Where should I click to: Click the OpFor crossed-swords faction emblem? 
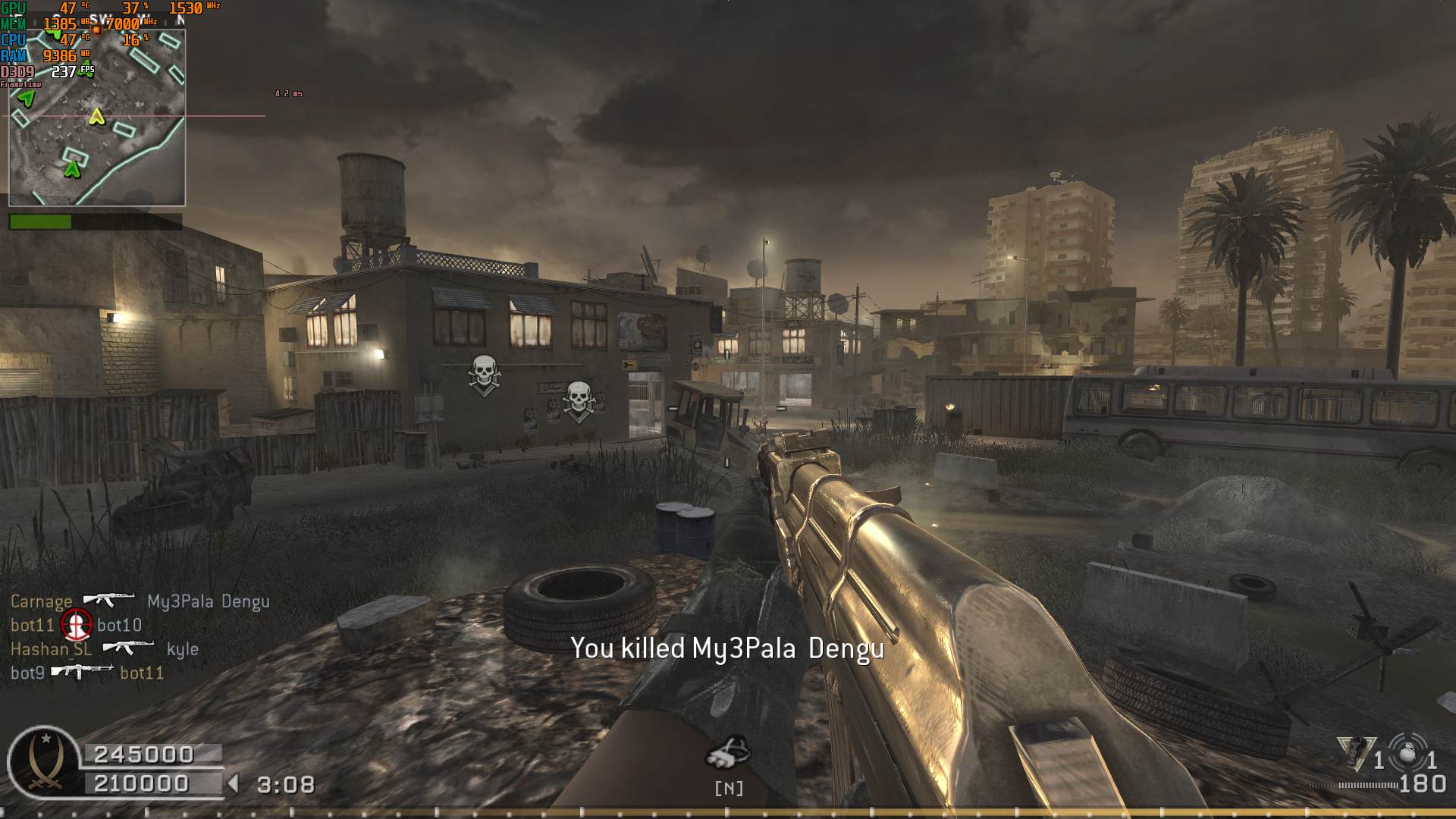point(43,761)
